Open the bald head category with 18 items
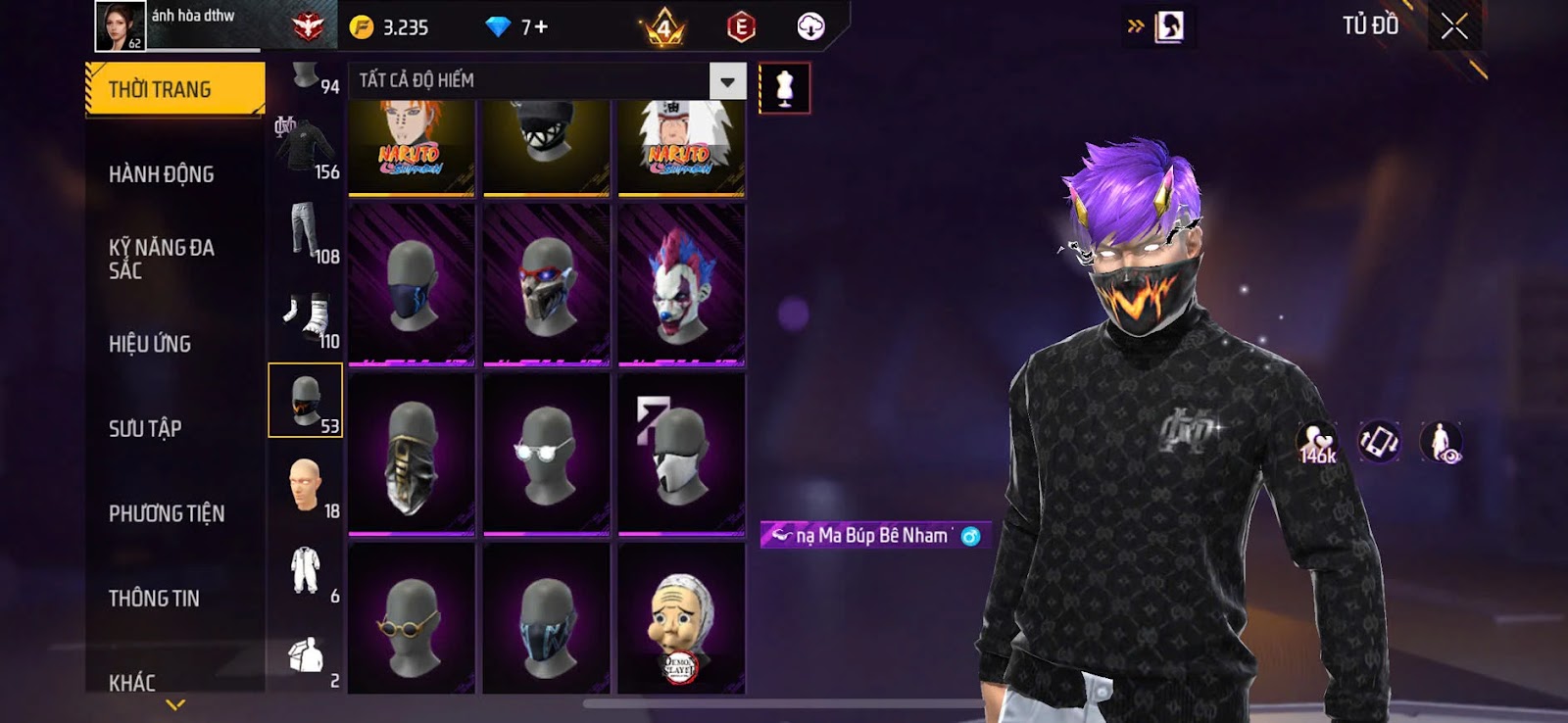Screen dimensions: 1568x723 pos(306,485)
